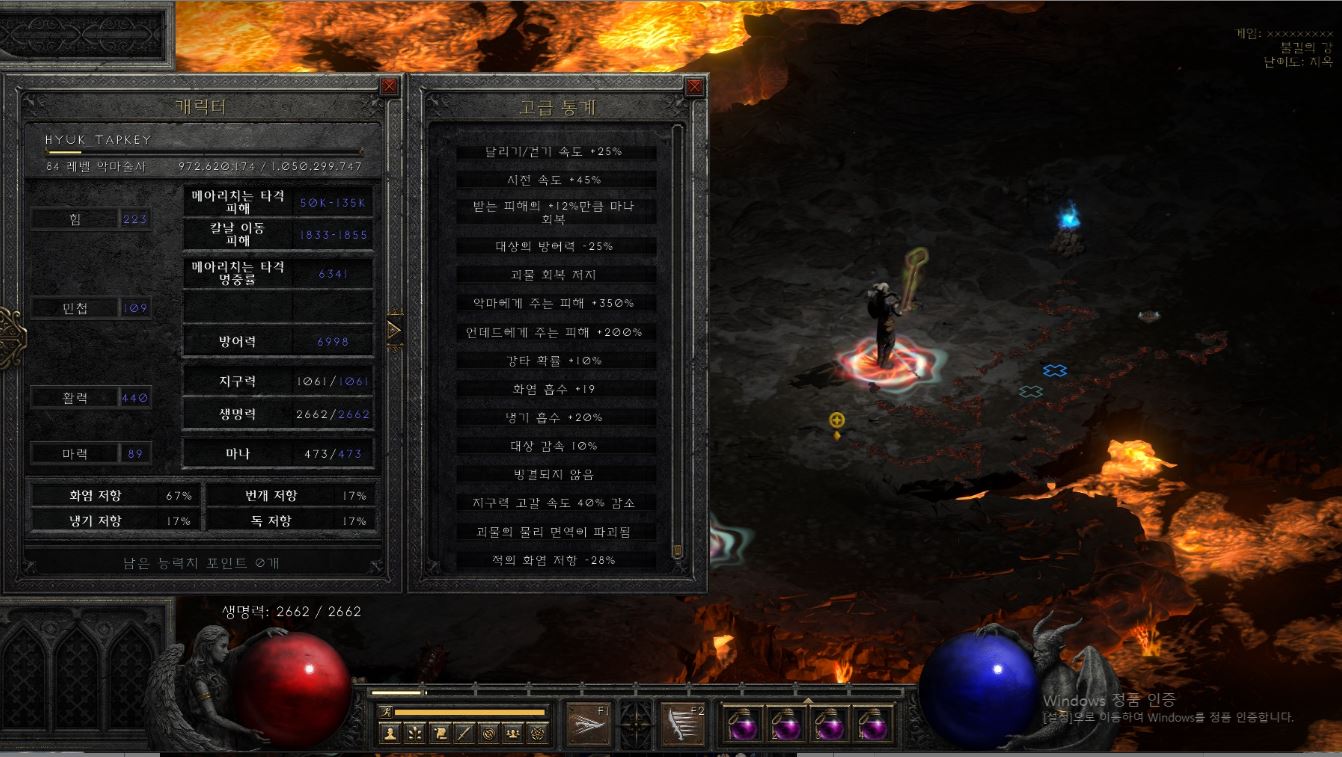
Task: Open the character screen bust icon
Action: coord(390,733)
